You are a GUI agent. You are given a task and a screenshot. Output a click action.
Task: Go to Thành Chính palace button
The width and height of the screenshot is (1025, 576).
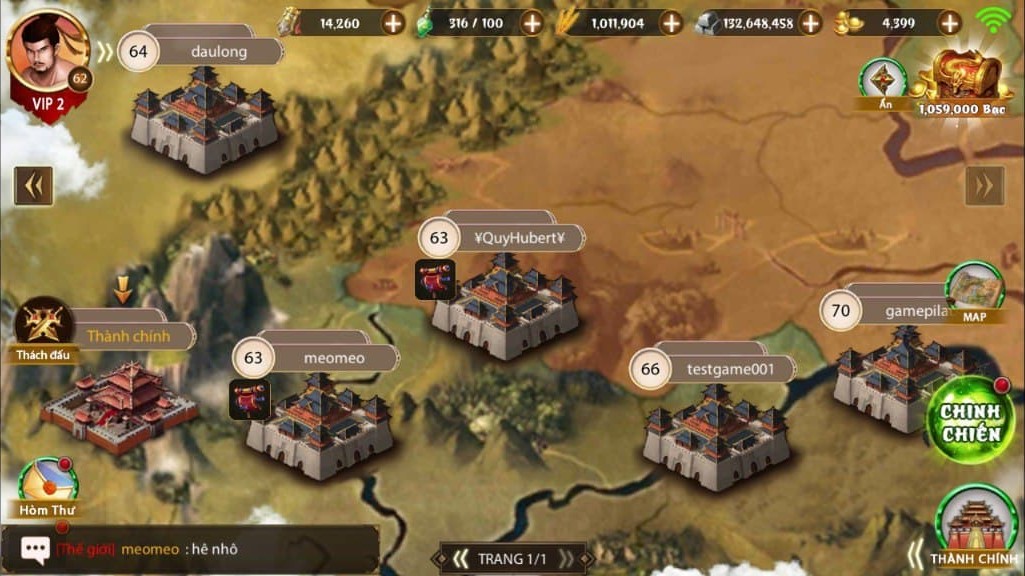pos(975,527)
